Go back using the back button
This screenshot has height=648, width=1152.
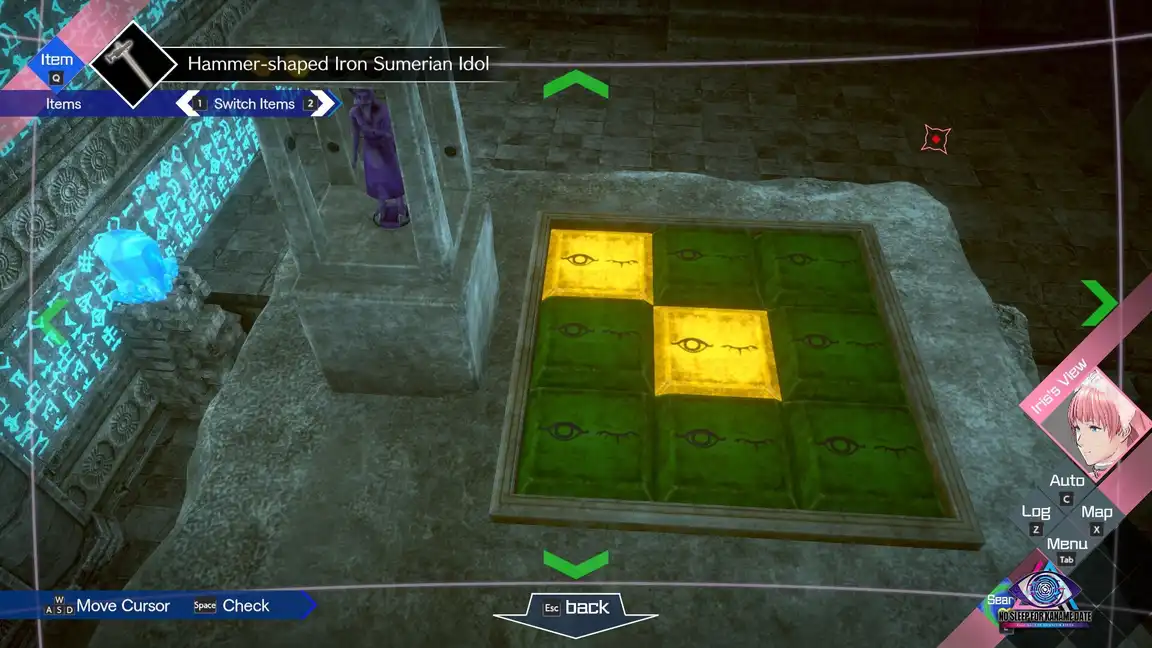pos(575,608)
